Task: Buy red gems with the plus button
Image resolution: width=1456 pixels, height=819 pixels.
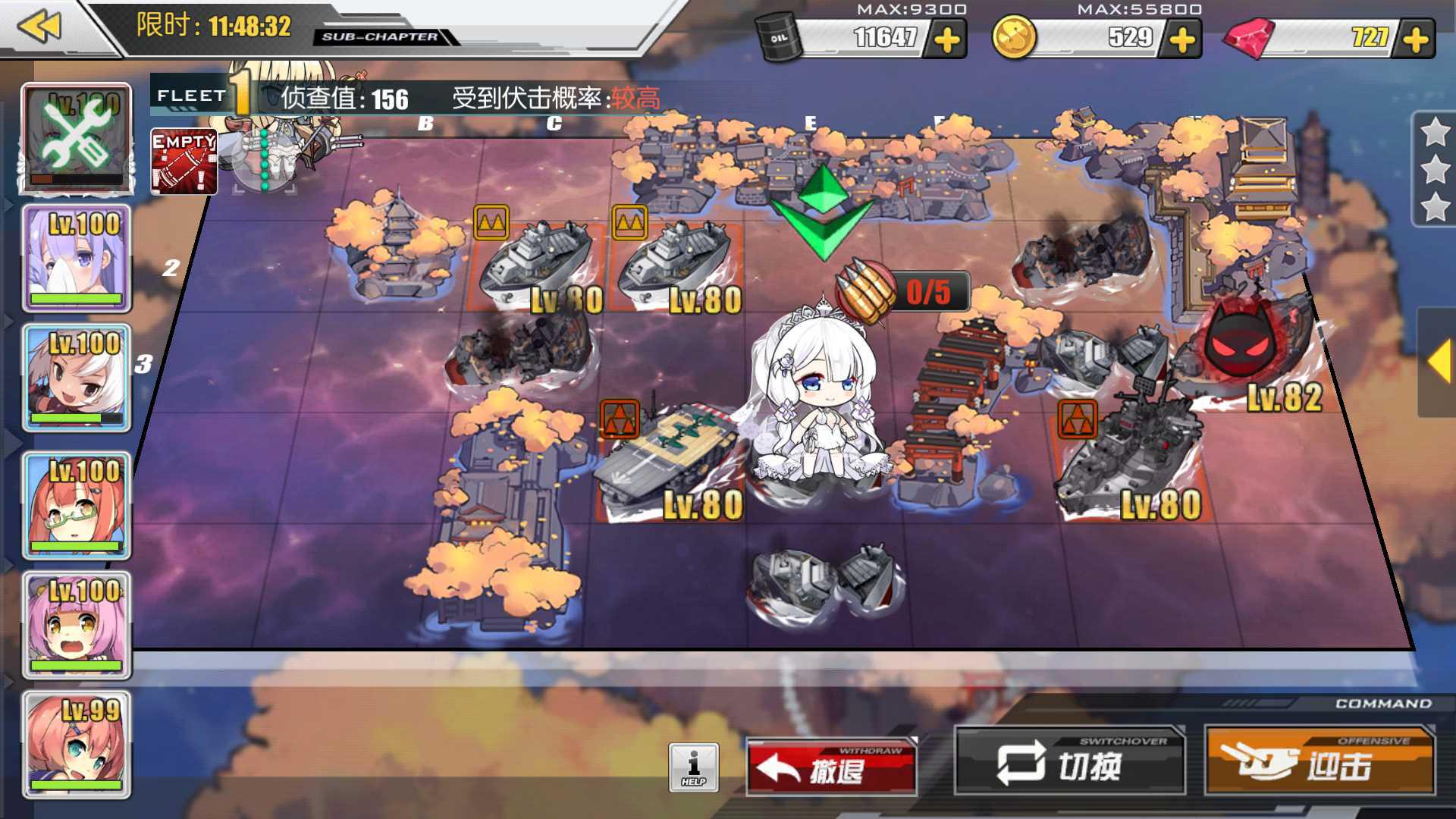Action: coord(1416,39)
